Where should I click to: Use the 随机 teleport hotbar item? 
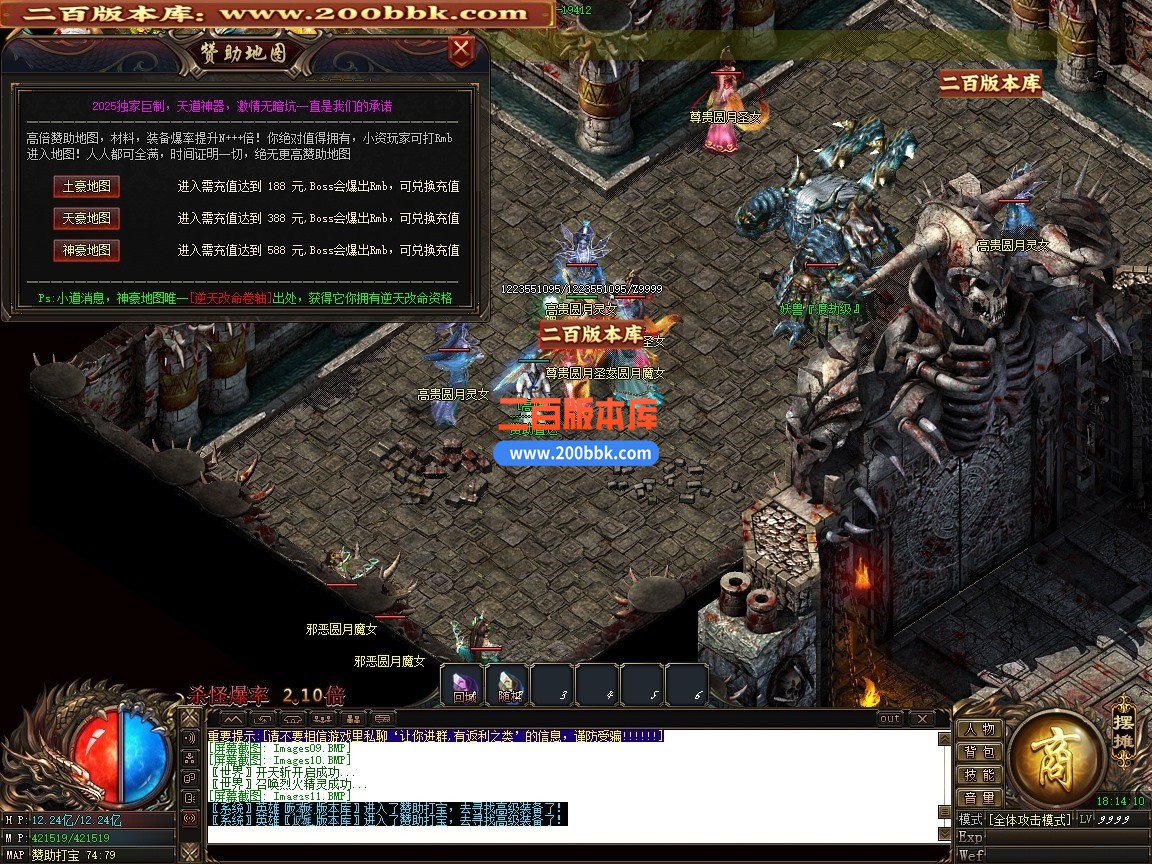pos(509,686)
